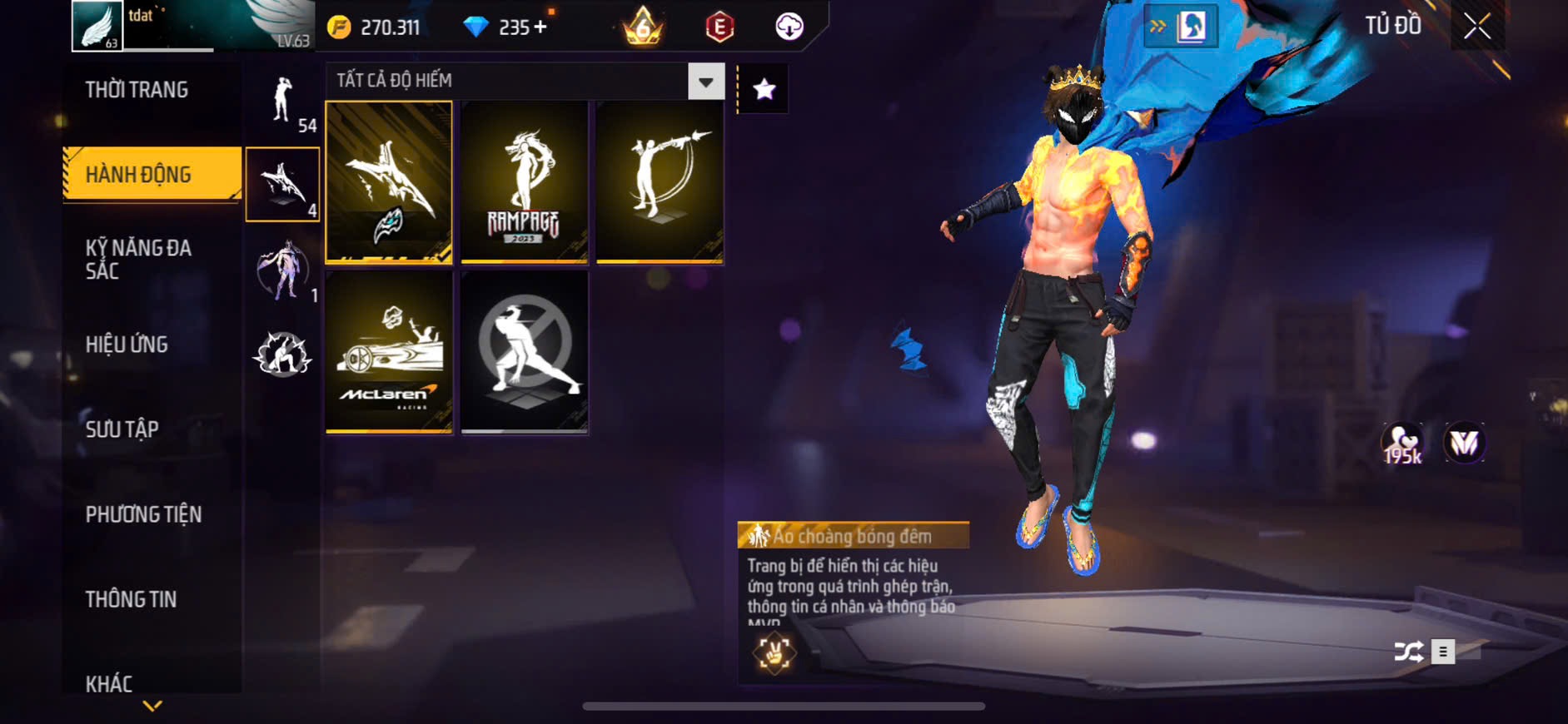Open the red E badge icon
Viewport: 1568px width, 724px height.
click(x=719, y=27)
